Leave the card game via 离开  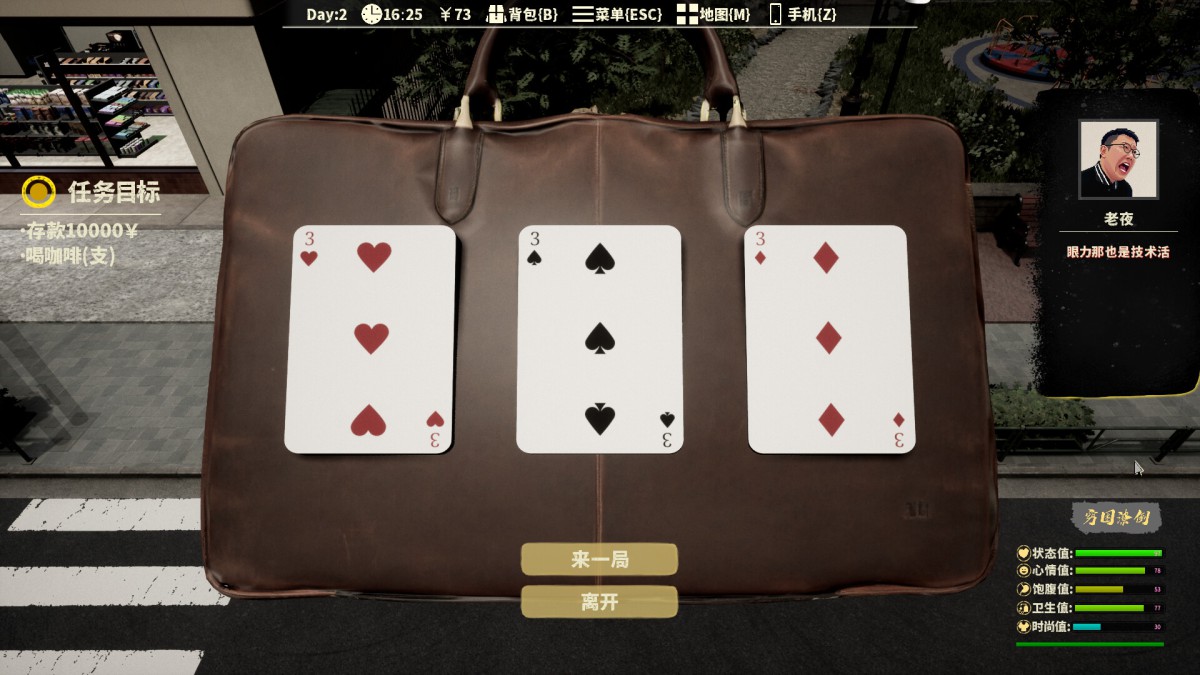click(x=599, y=602)
